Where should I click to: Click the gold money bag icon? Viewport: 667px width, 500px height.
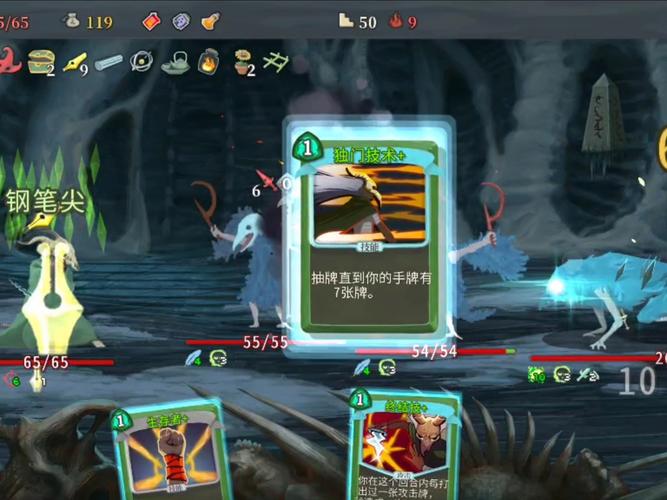coord(72,20)
